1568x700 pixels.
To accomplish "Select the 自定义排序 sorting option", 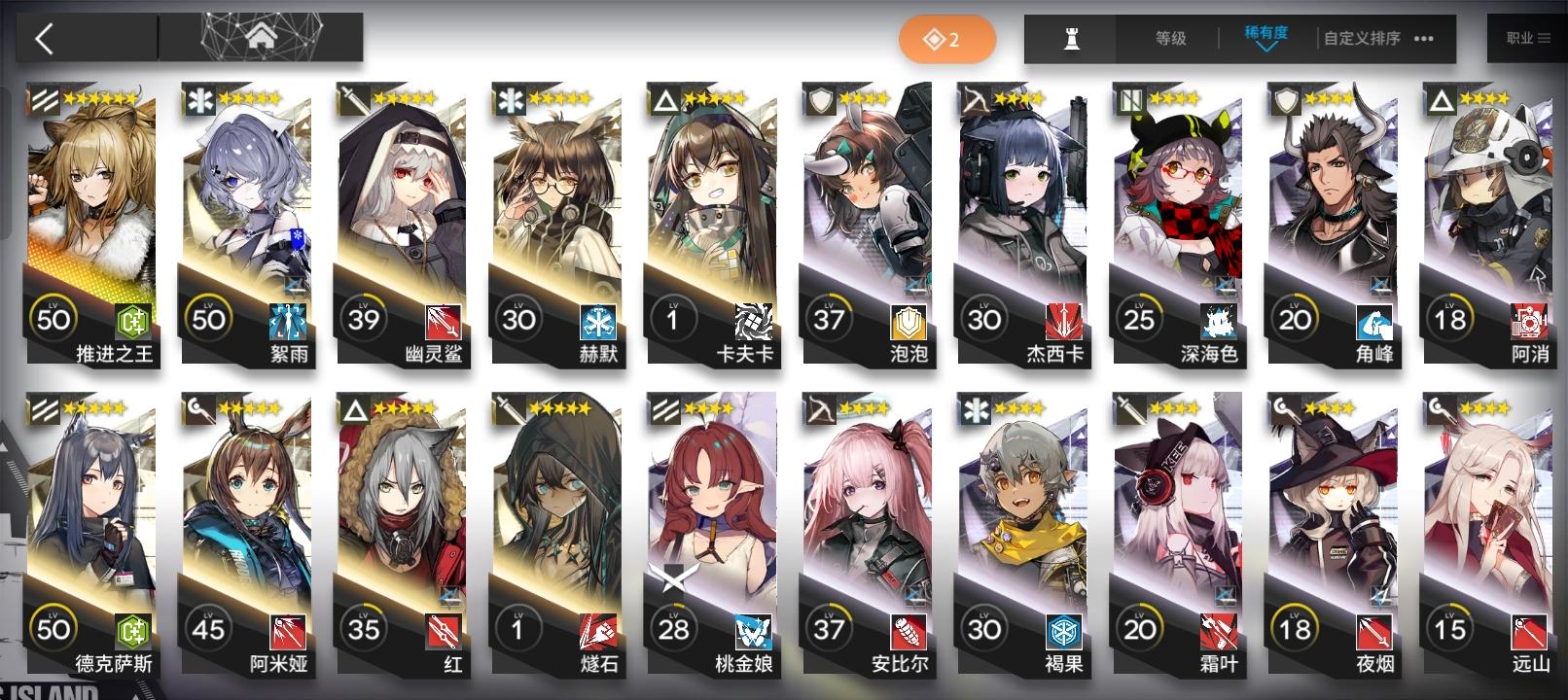I will [x=1361, y=39].
